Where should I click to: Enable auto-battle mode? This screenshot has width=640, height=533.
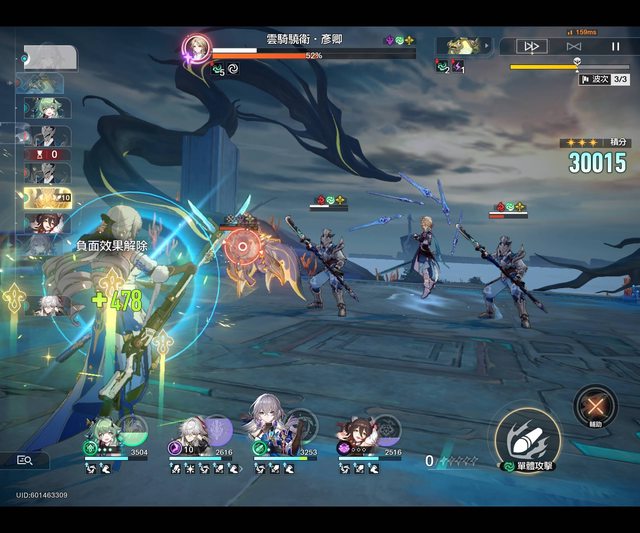(574, 46)
